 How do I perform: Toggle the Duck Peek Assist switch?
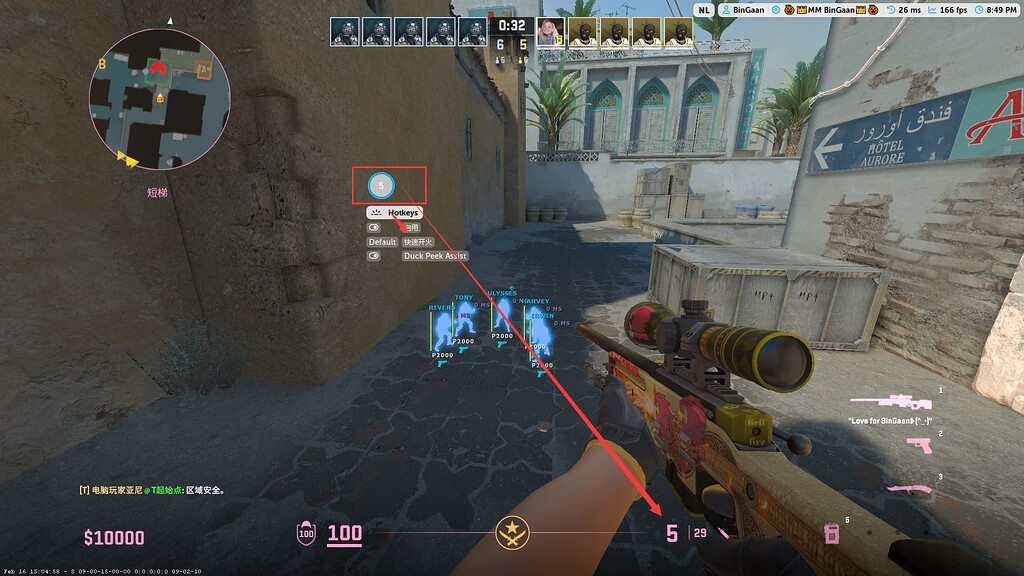tap(375, 256)
